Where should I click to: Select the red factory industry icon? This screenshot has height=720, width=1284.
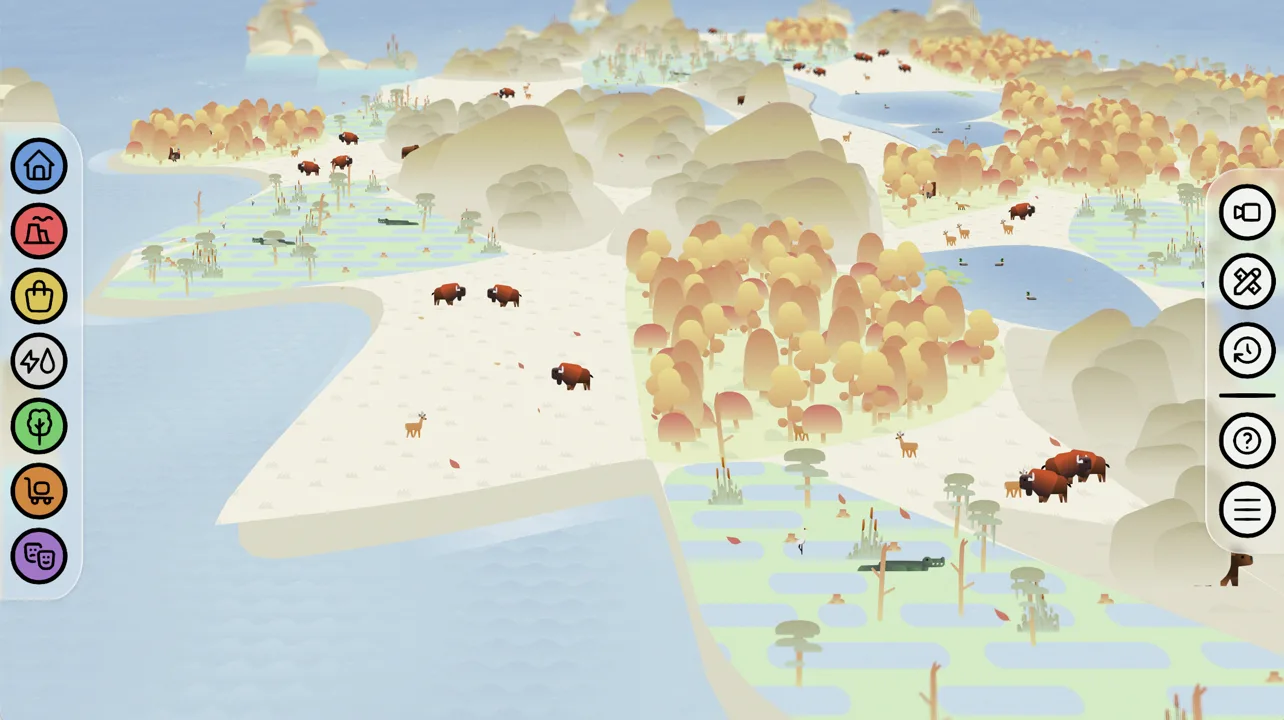pyautogui.click(x=38, y=231)
